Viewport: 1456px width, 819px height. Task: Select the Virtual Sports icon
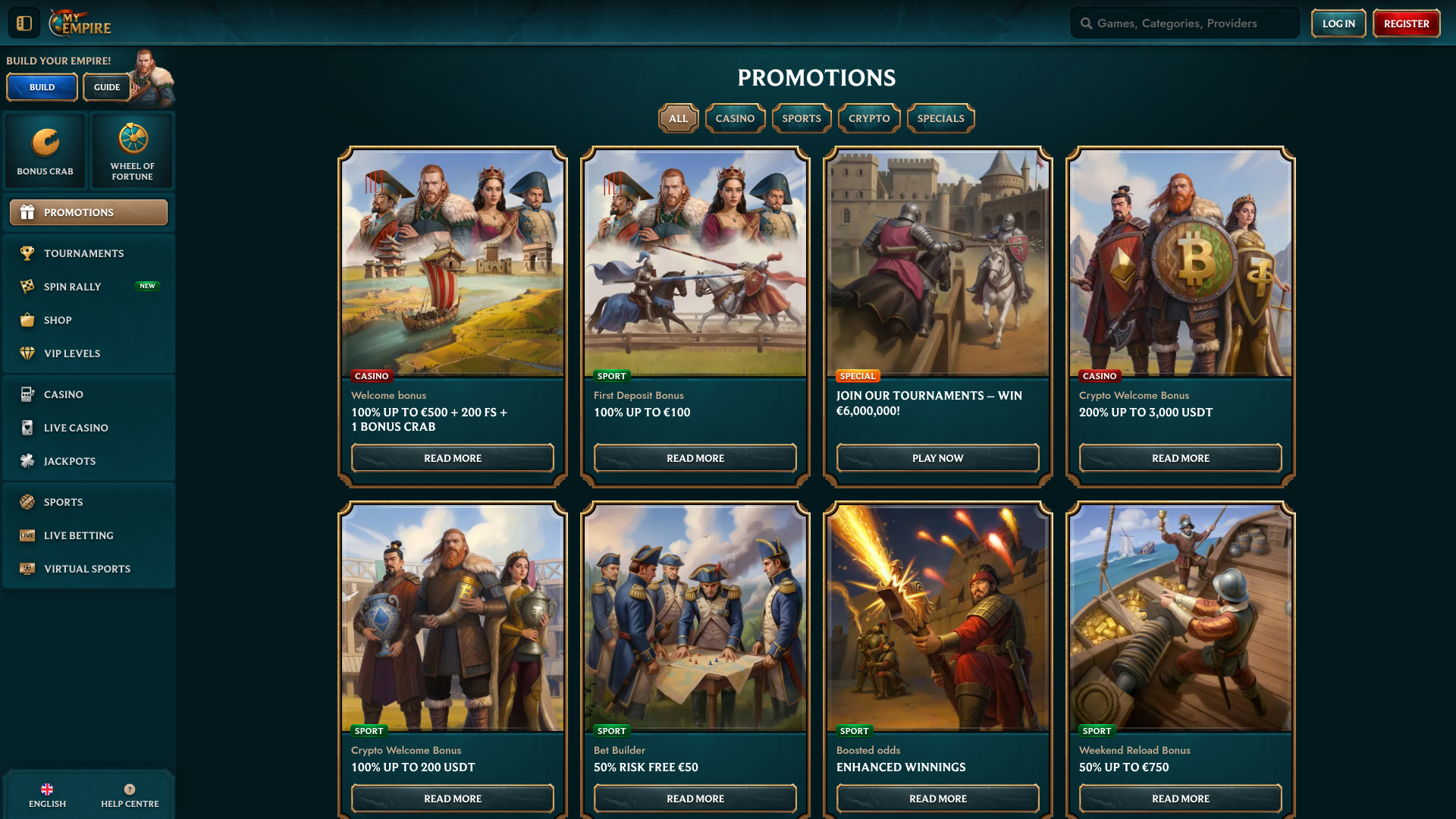(x=27, y=568)
